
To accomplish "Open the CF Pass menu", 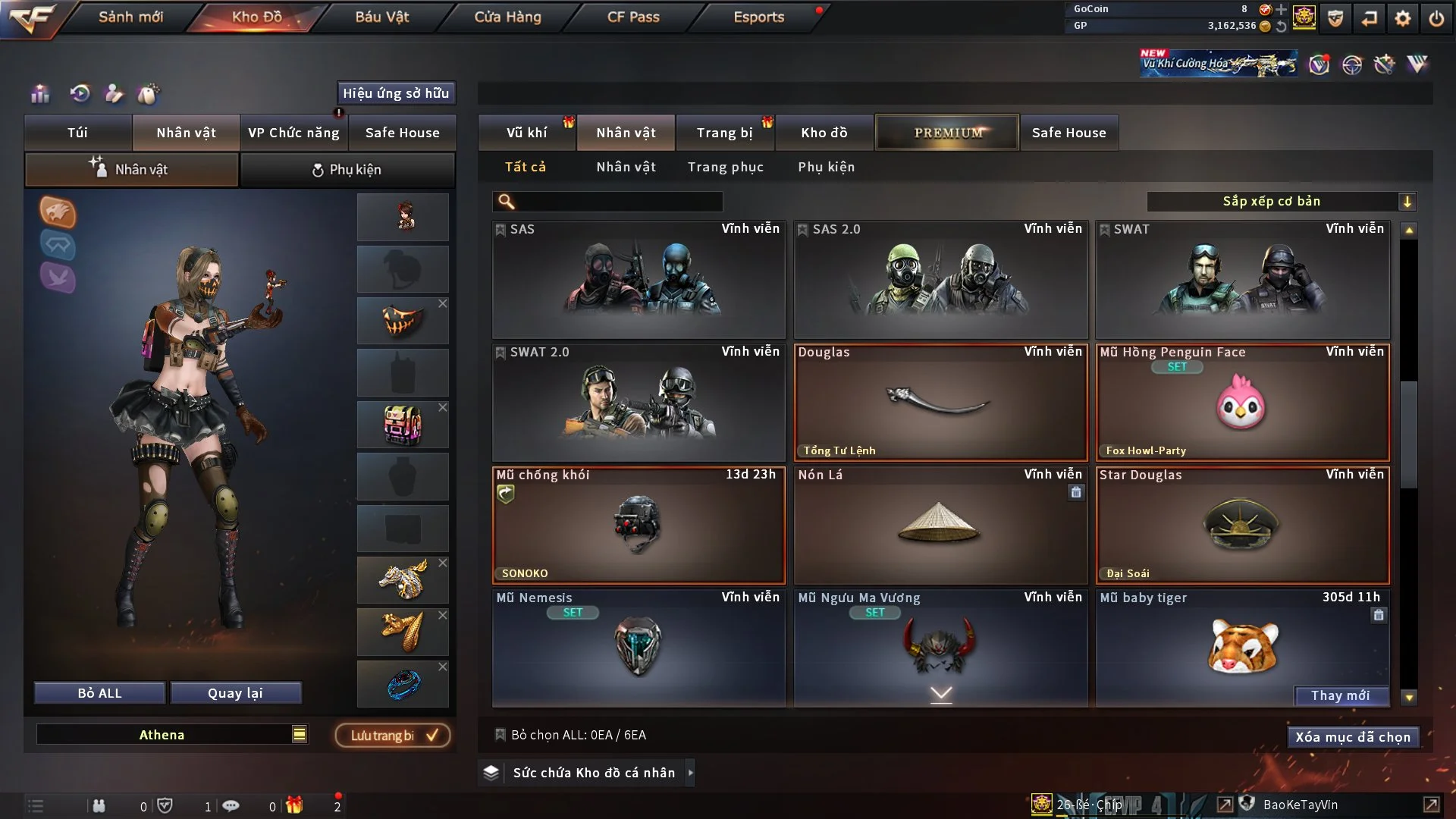I will (633, 17).
